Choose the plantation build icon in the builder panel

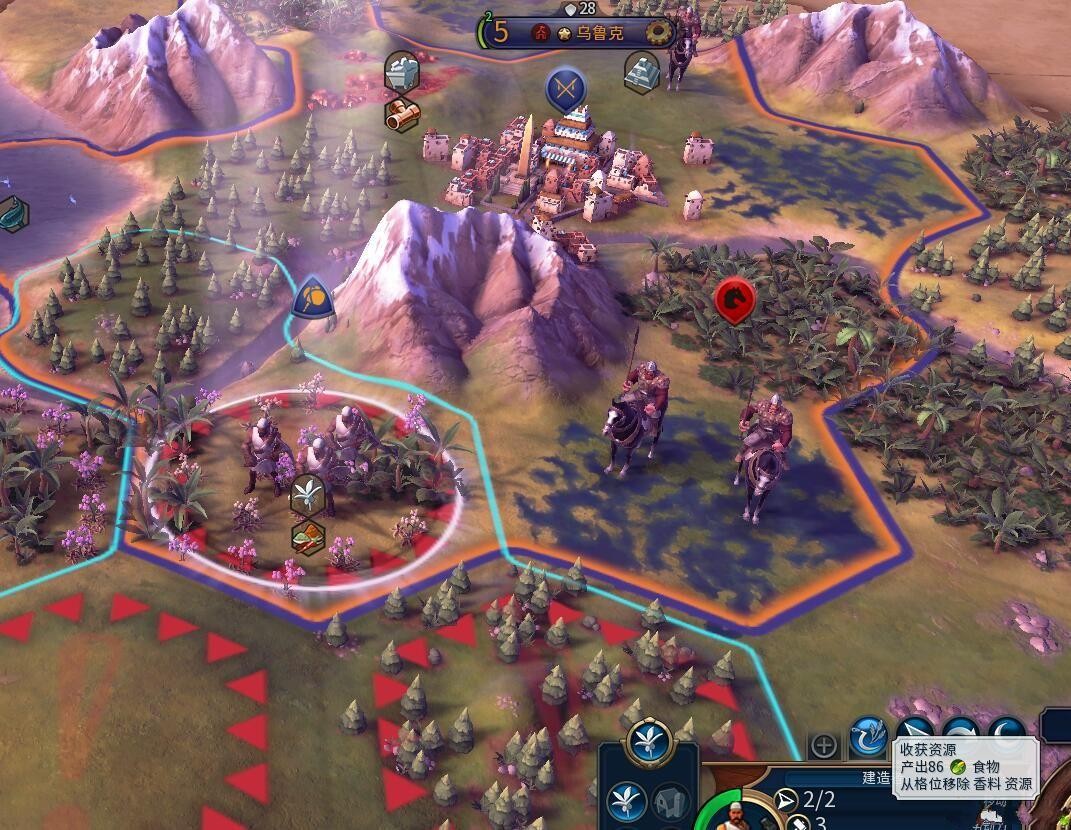pyautogui.click(x=625, y=801)
